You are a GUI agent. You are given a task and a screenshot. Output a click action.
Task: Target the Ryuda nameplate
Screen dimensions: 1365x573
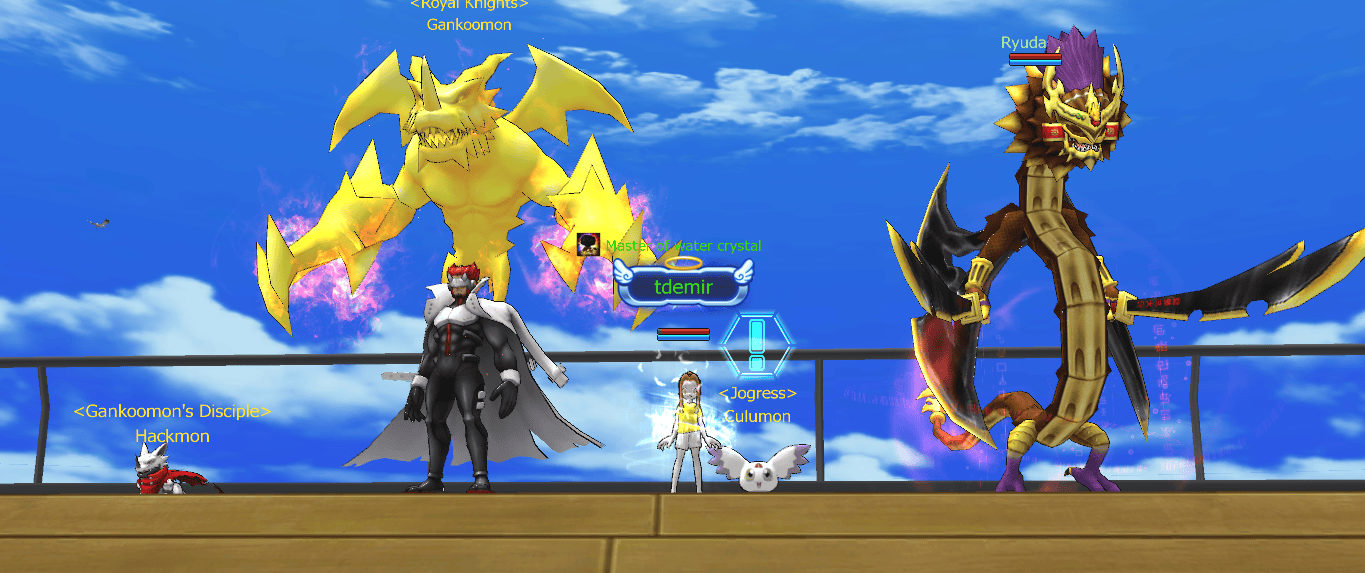1023,42
